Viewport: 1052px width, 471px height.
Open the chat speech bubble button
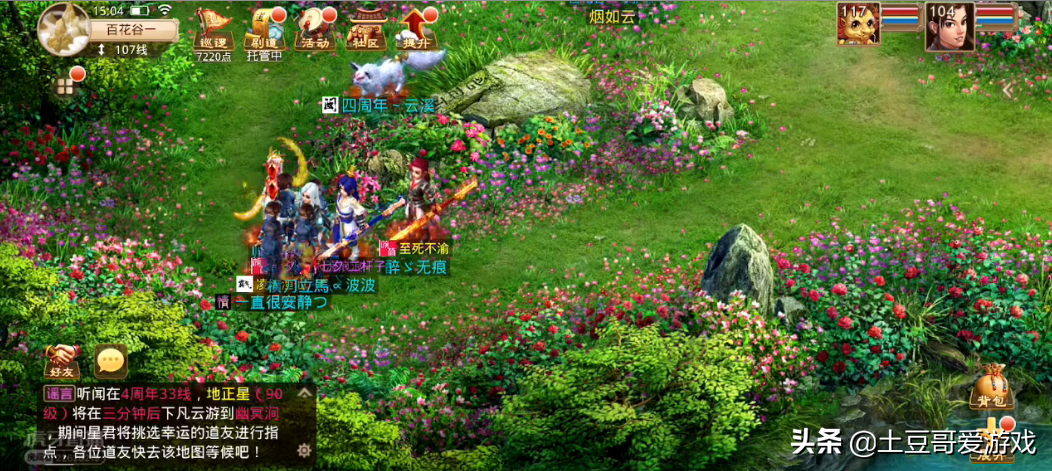pyautogui.click(x=110, y=361)
